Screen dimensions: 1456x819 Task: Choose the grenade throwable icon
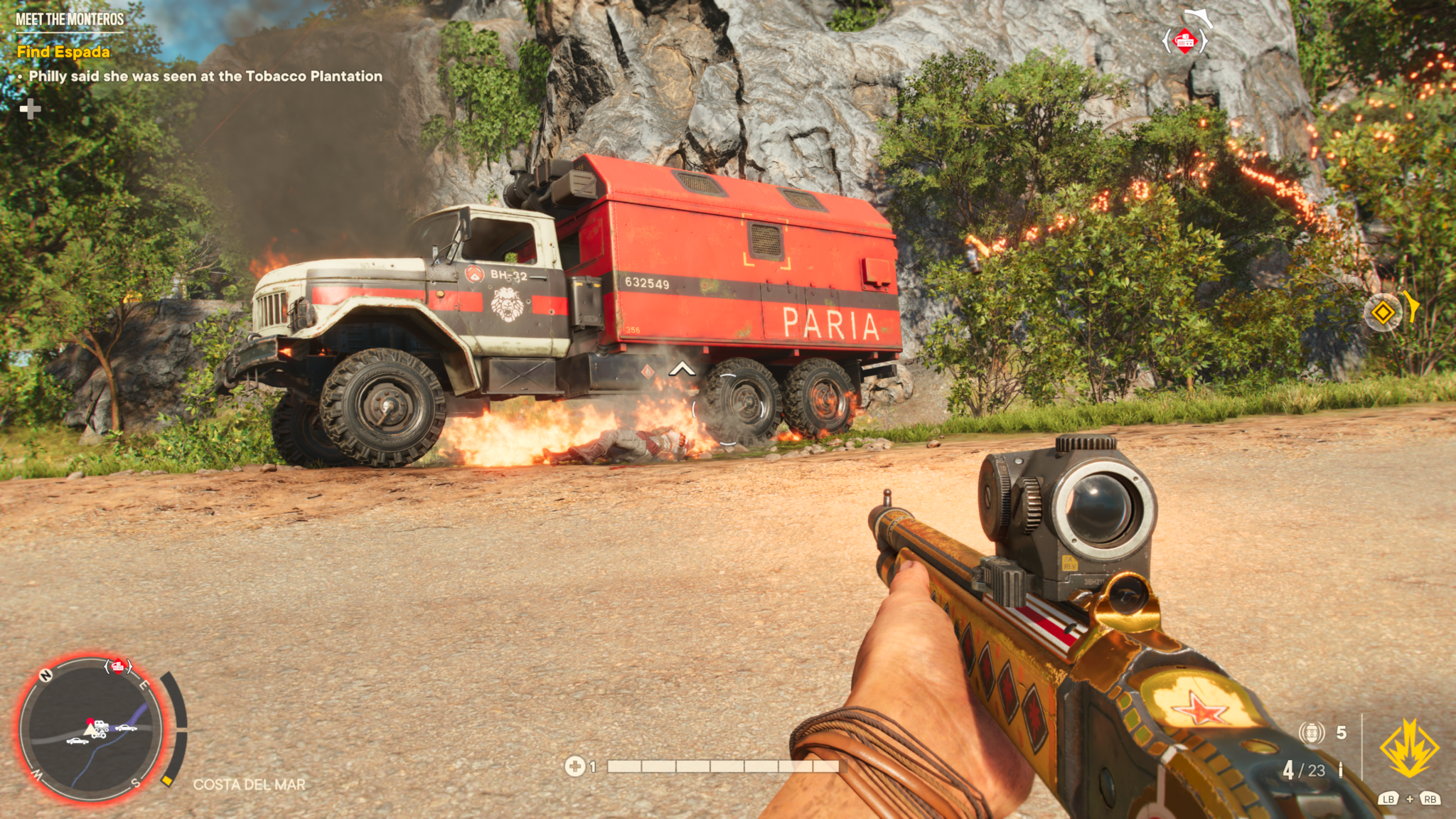pos(1312,732)
